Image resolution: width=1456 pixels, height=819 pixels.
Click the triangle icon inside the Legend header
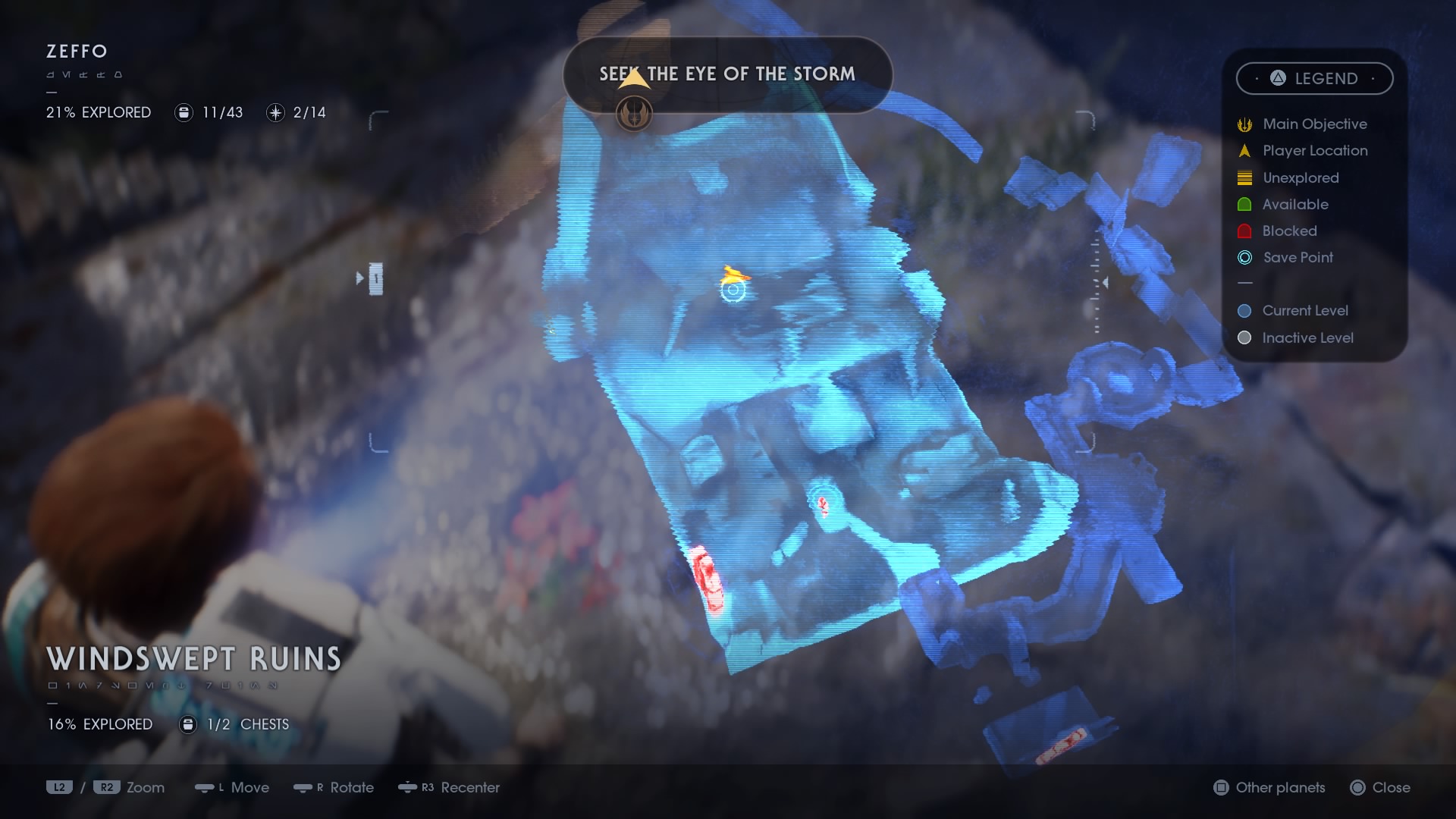tap(1276, 78)
